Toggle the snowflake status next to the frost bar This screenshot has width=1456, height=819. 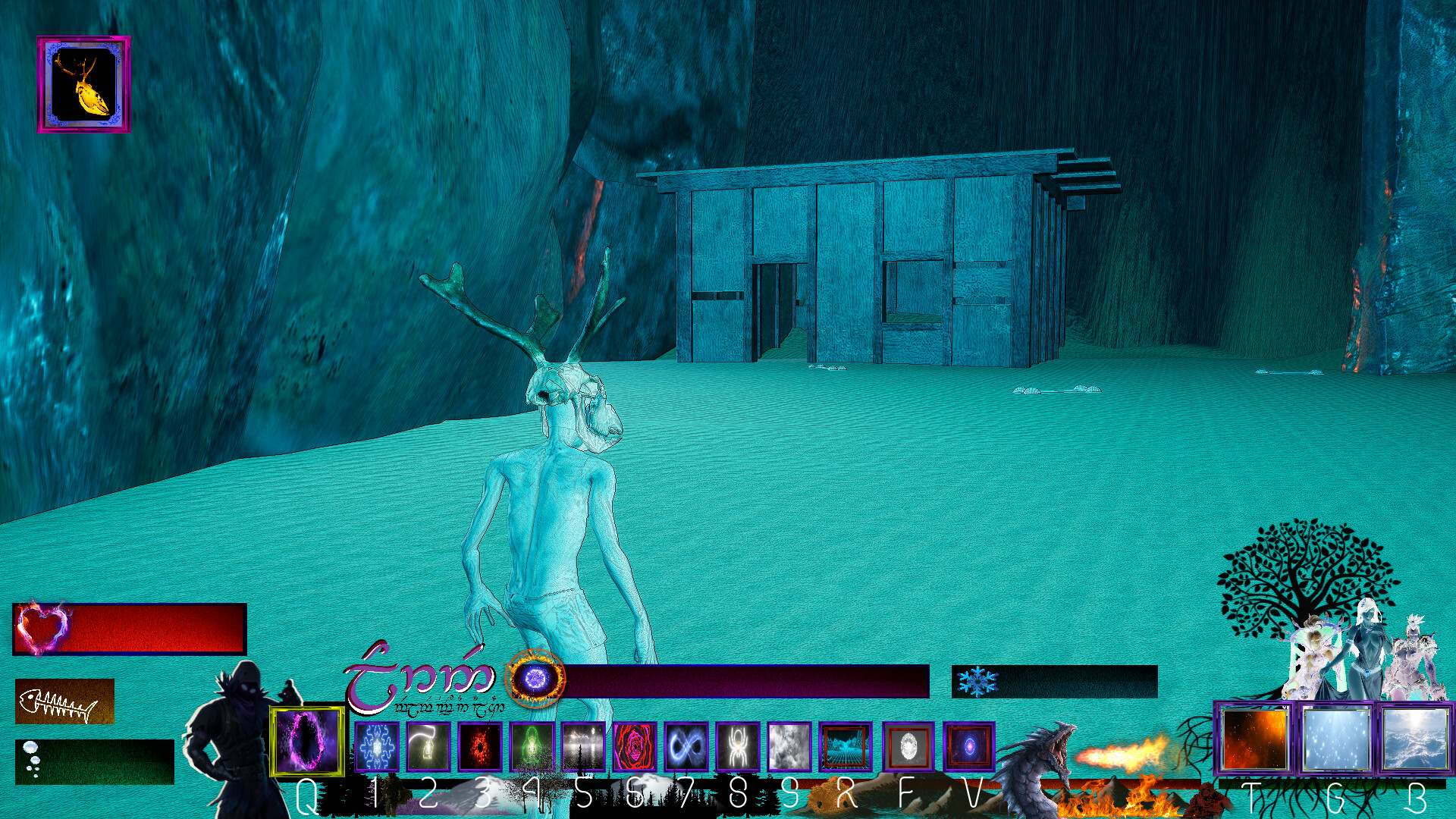tap(978, 679)
